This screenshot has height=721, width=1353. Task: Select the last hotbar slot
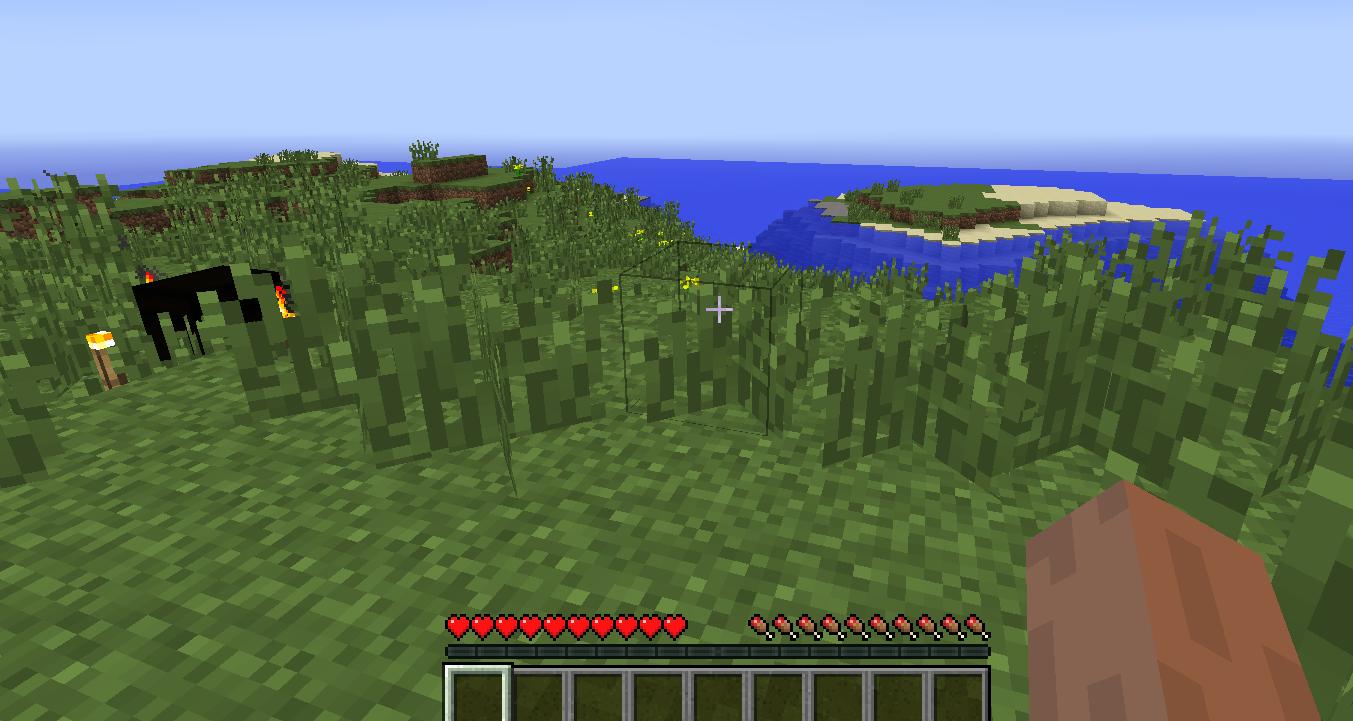click(x=957, y=695)
